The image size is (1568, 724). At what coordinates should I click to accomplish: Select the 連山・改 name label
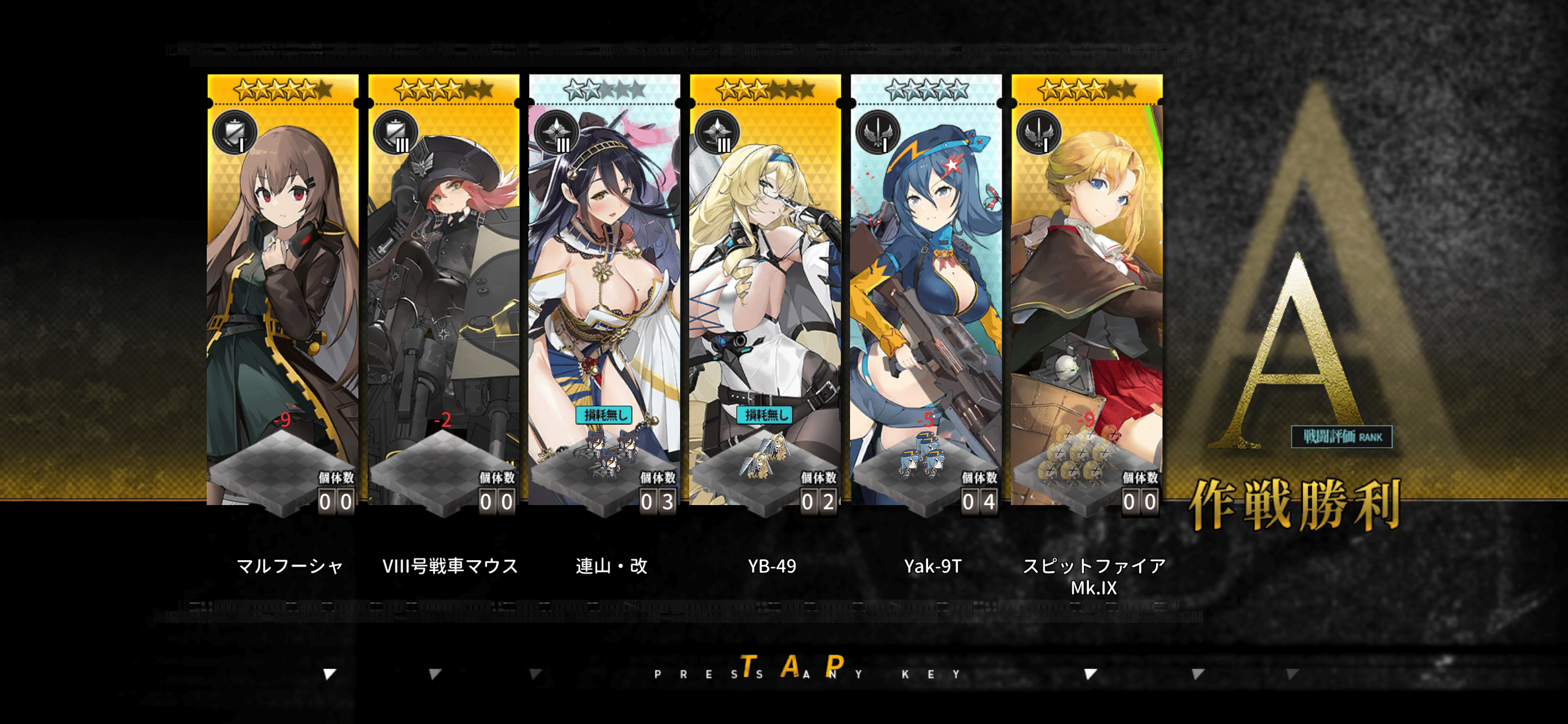click(x=609, y=565)
